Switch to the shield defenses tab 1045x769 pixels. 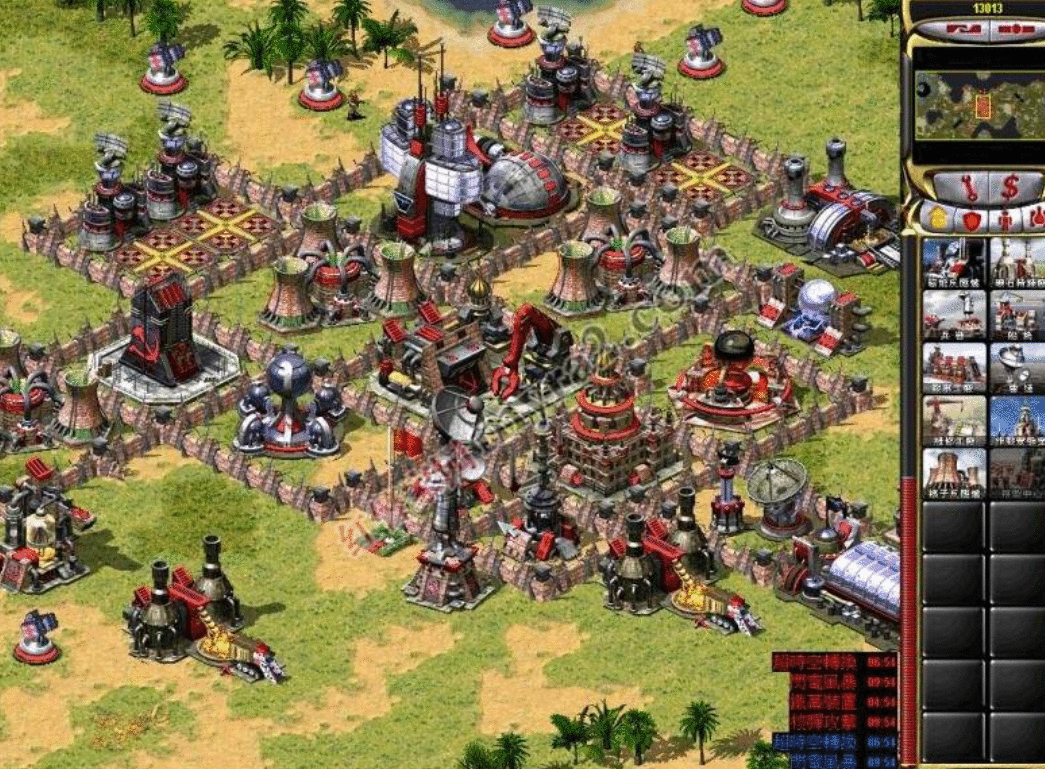968,219
